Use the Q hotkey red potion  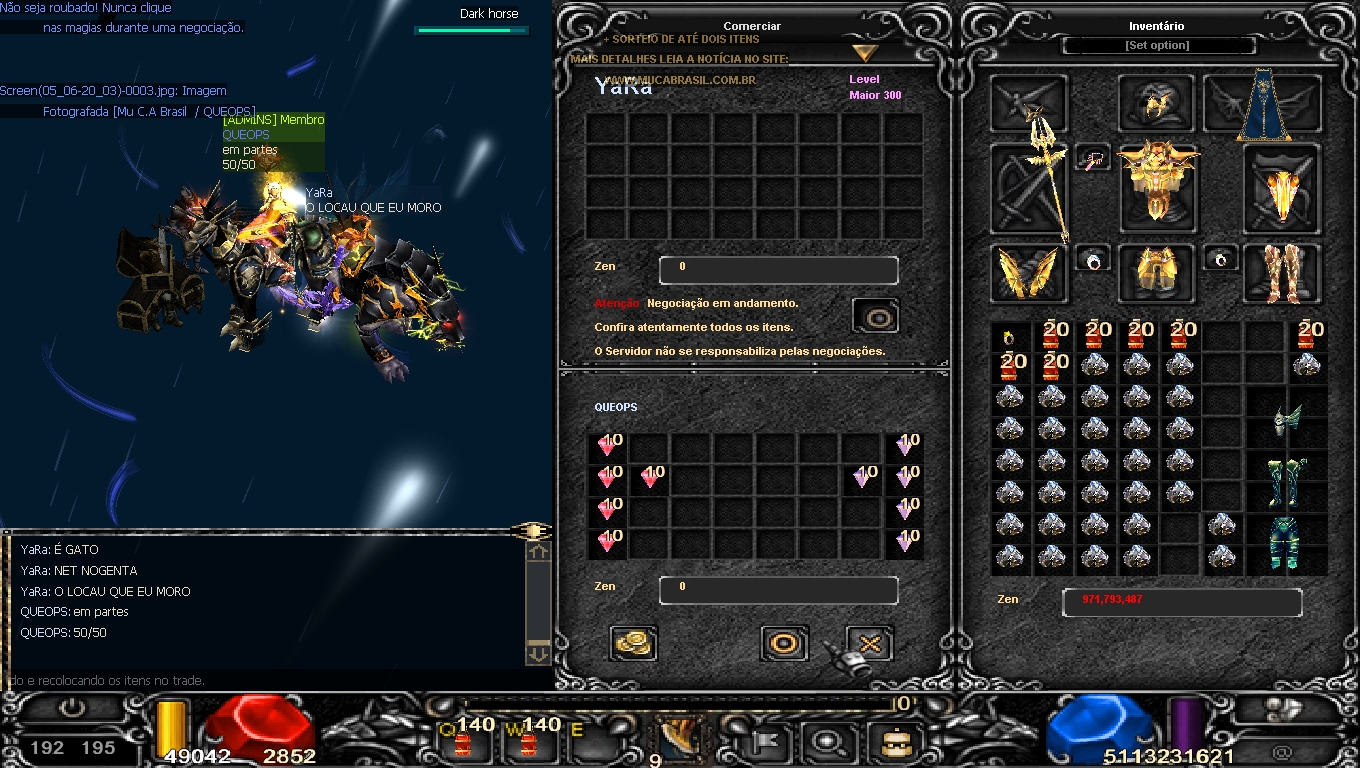pos(462,741)
